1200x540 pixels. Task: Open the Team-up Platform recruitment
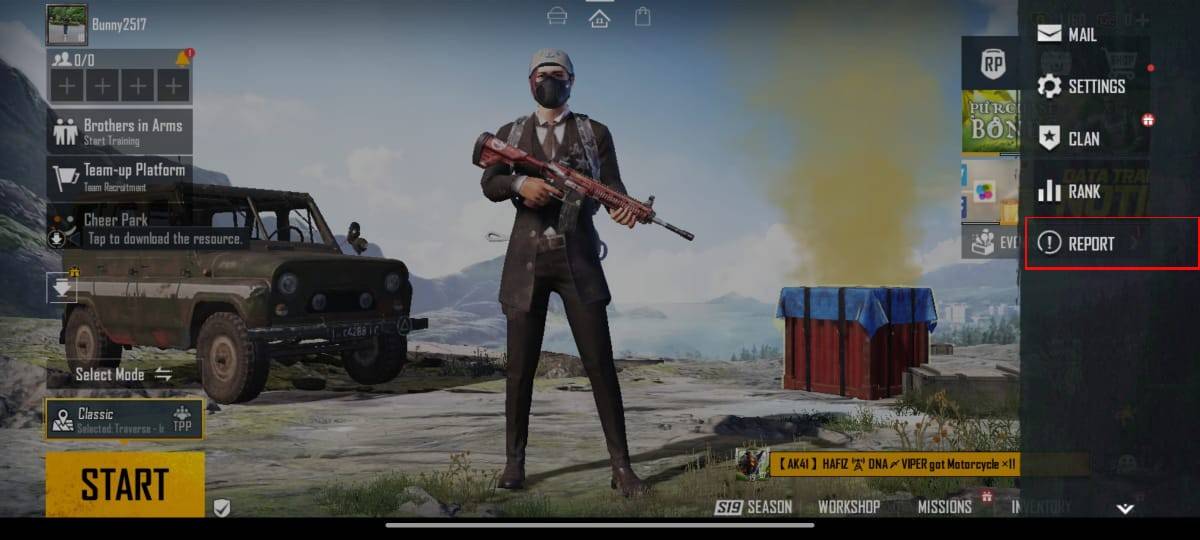coord(120,176)
